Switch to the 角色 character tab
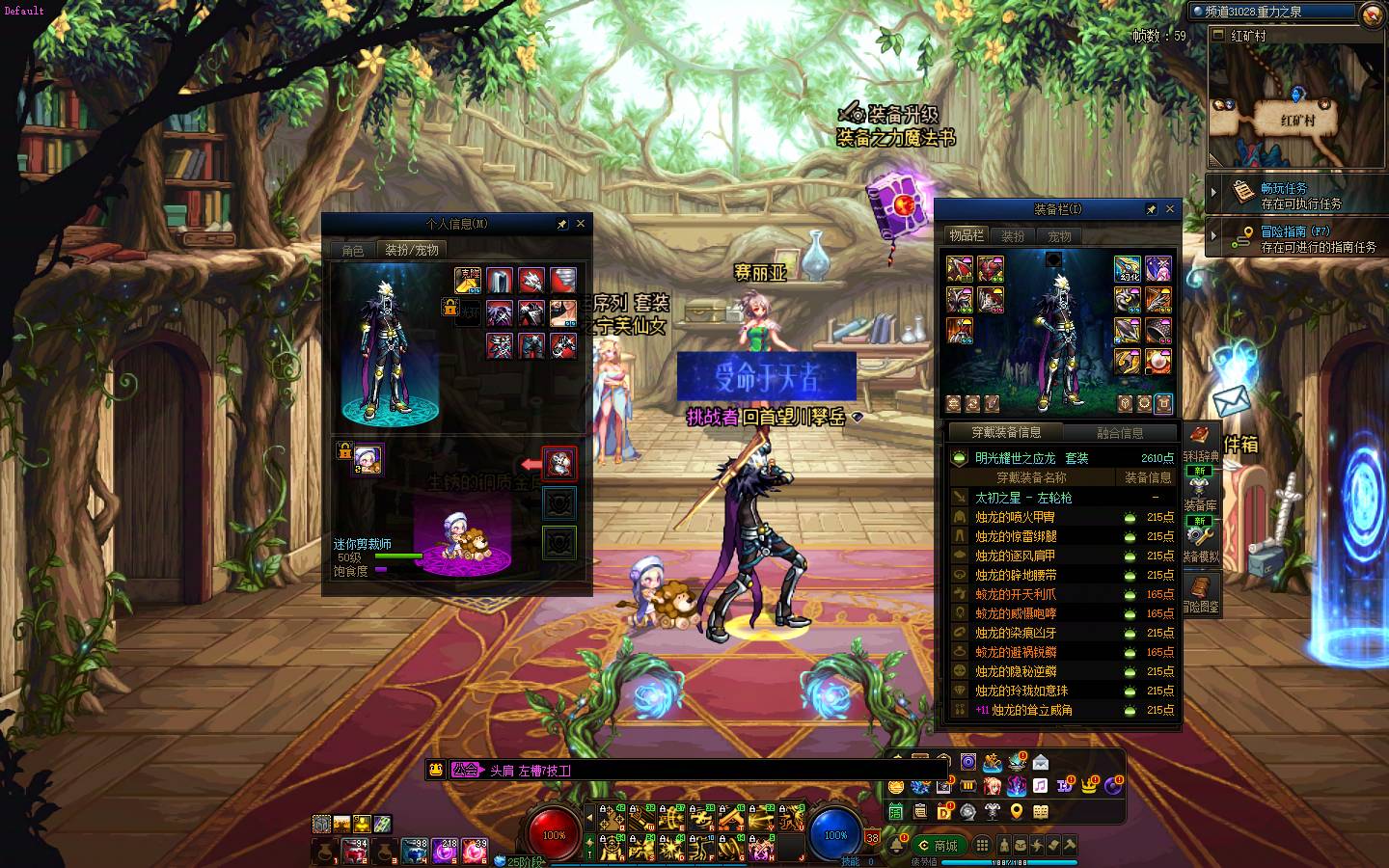The image size is (1389, 868). (353, 250)
